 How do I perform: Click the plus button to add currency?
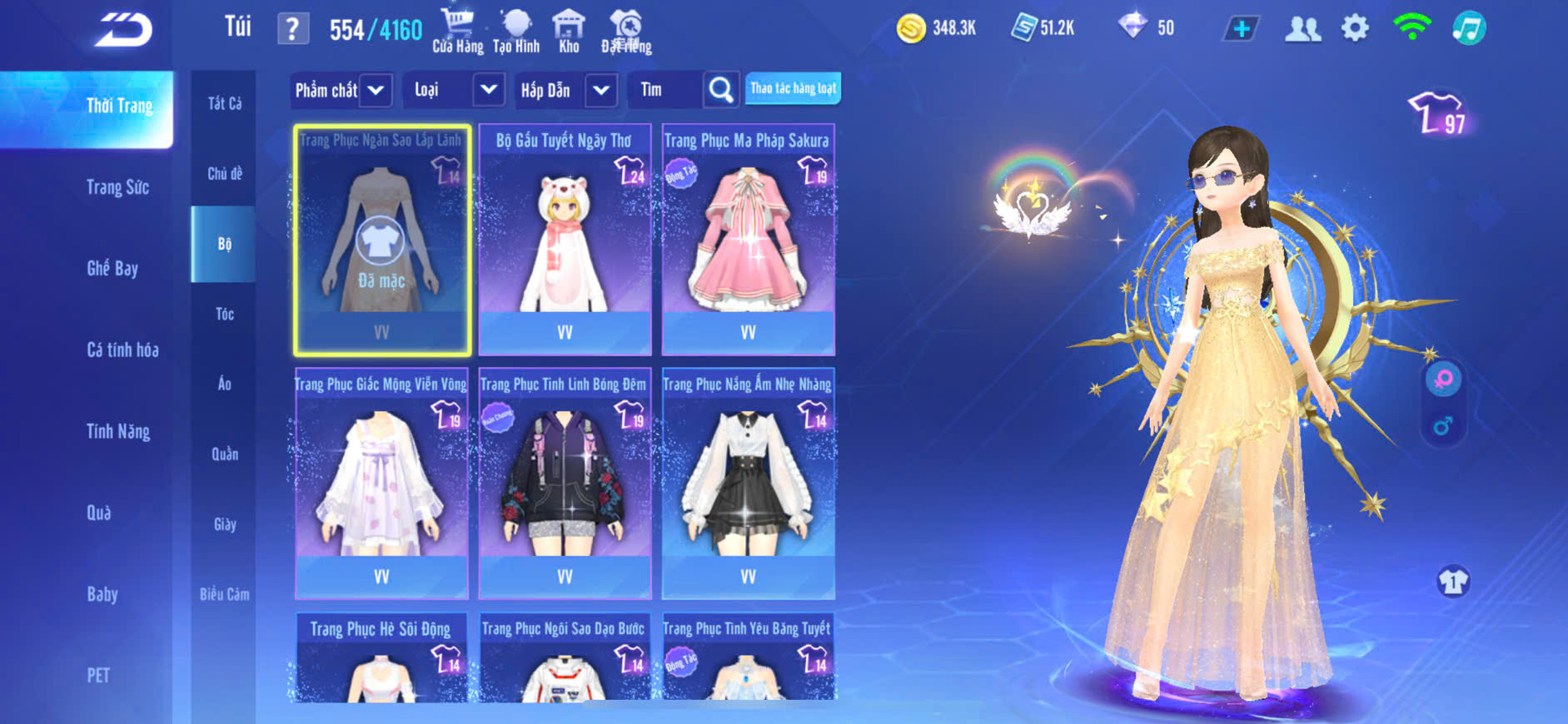point(1241,29)
